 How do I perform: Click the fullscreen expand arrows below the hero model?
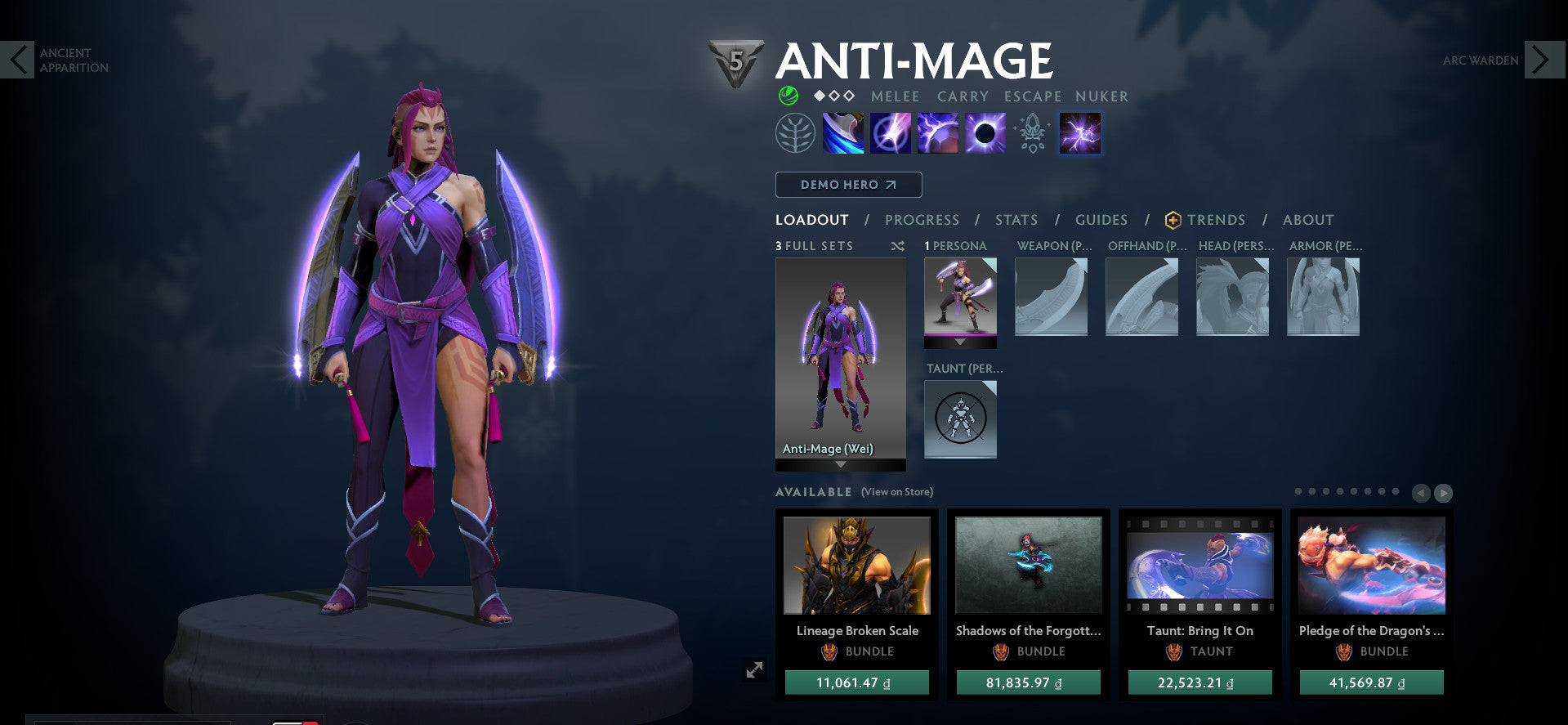point(754,669)
